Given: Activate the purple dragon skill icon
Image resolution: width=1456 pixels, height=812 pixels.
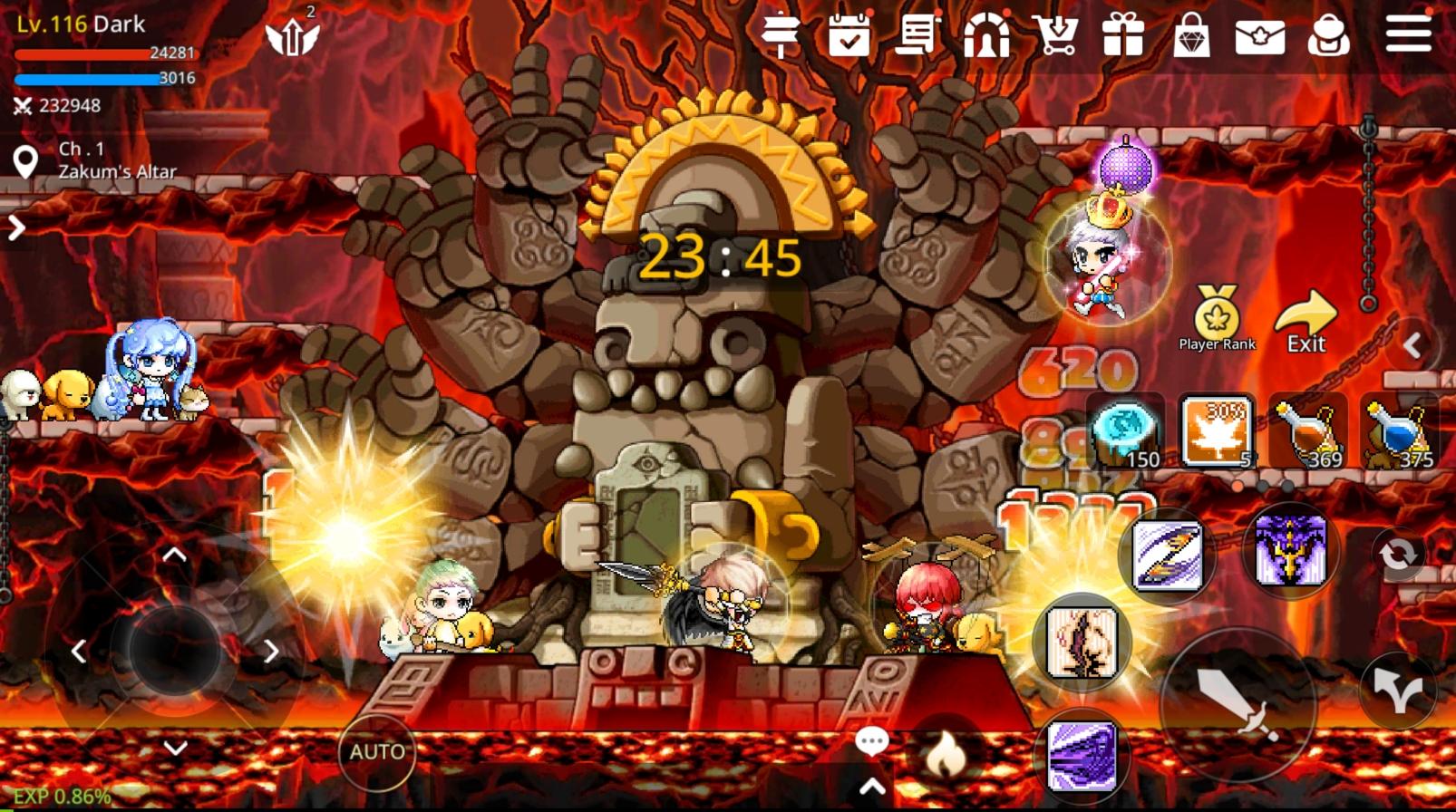Looking at the screenshot, I should pyautogui.click(x=1290, y=551).
